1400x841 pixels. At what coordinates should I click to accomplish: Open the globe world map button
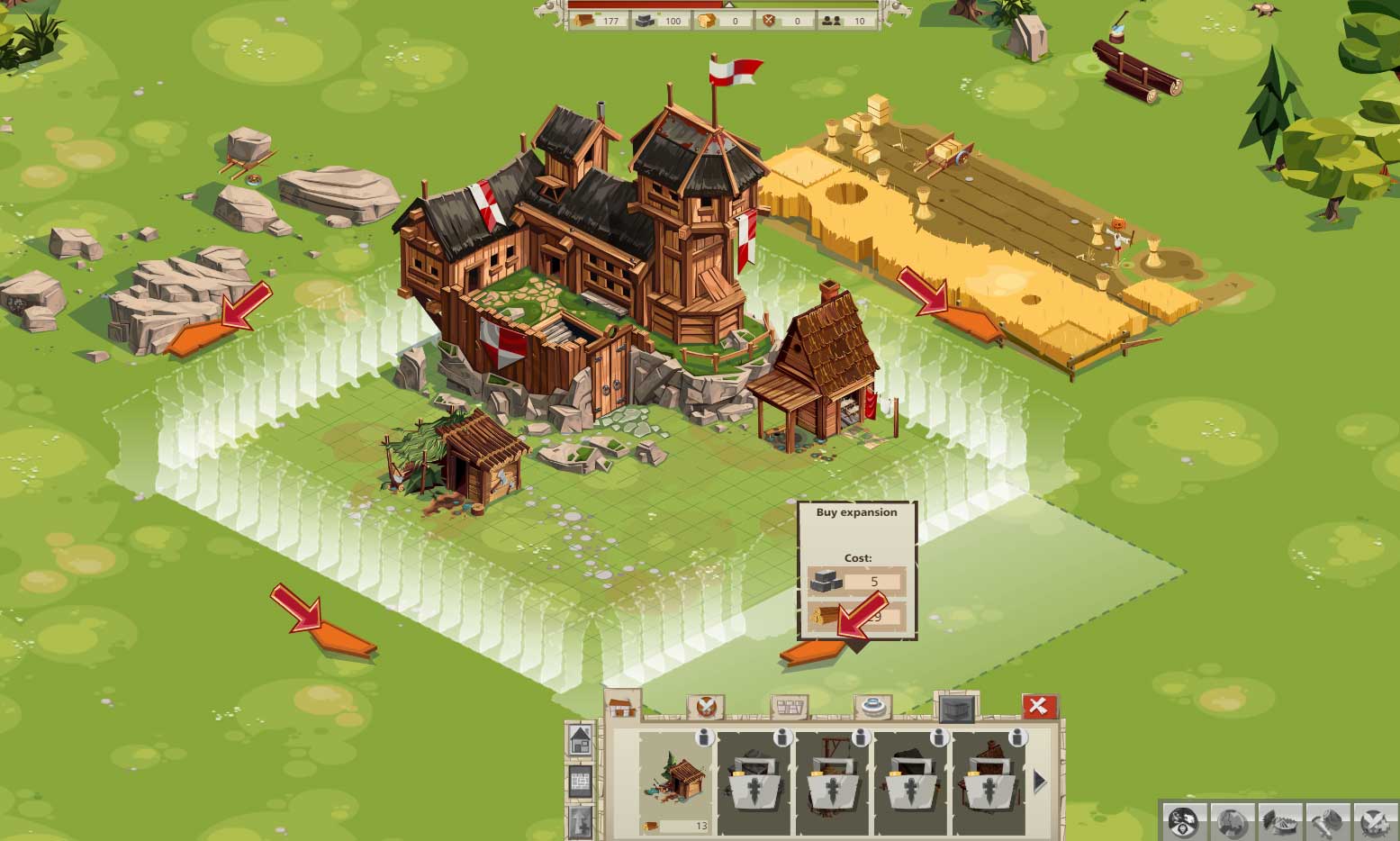pyautogui.click(x=1231, y=821)
